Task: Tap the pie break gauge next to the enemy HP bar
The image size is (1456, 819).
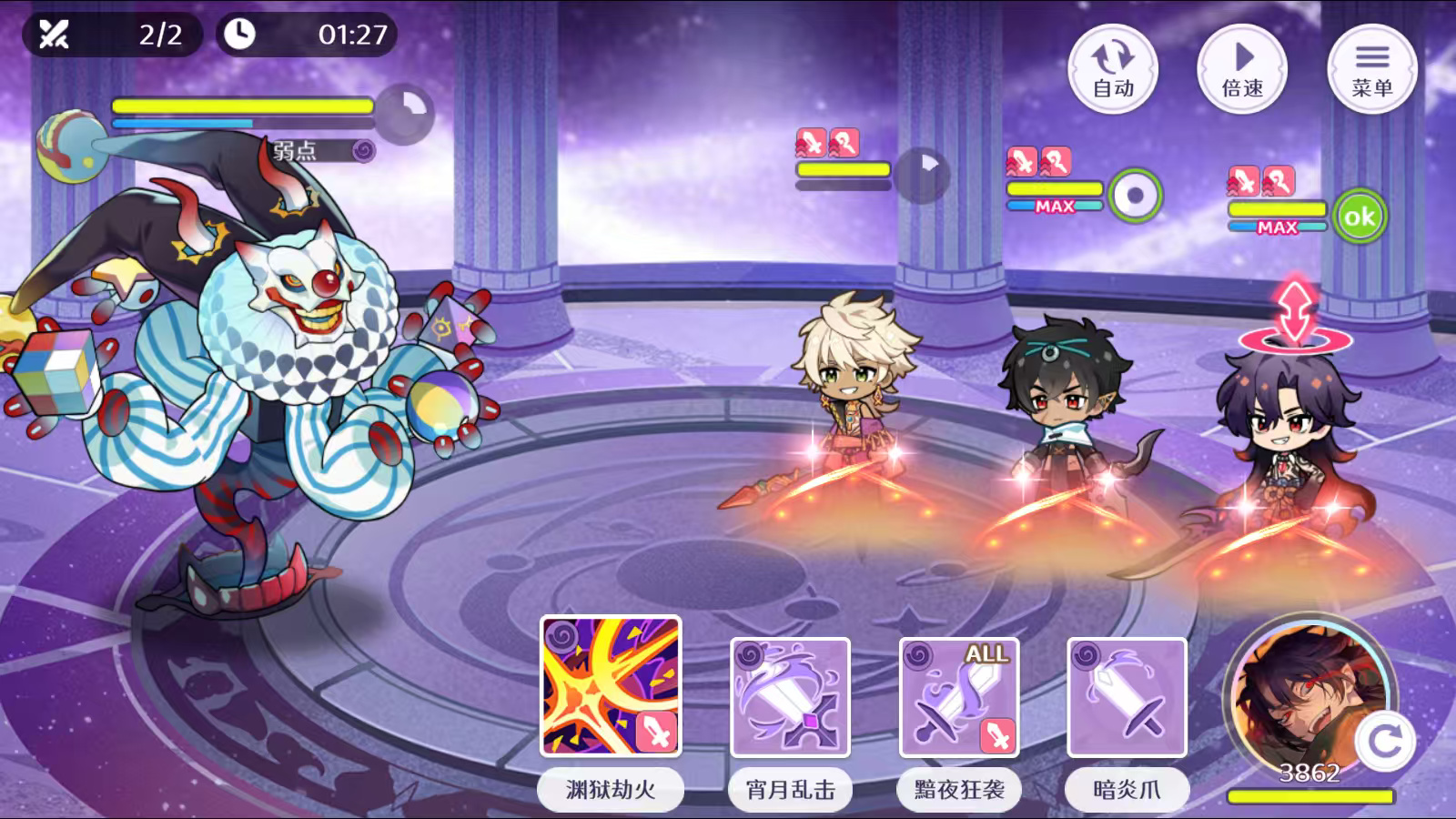Action: click(406, 109)
